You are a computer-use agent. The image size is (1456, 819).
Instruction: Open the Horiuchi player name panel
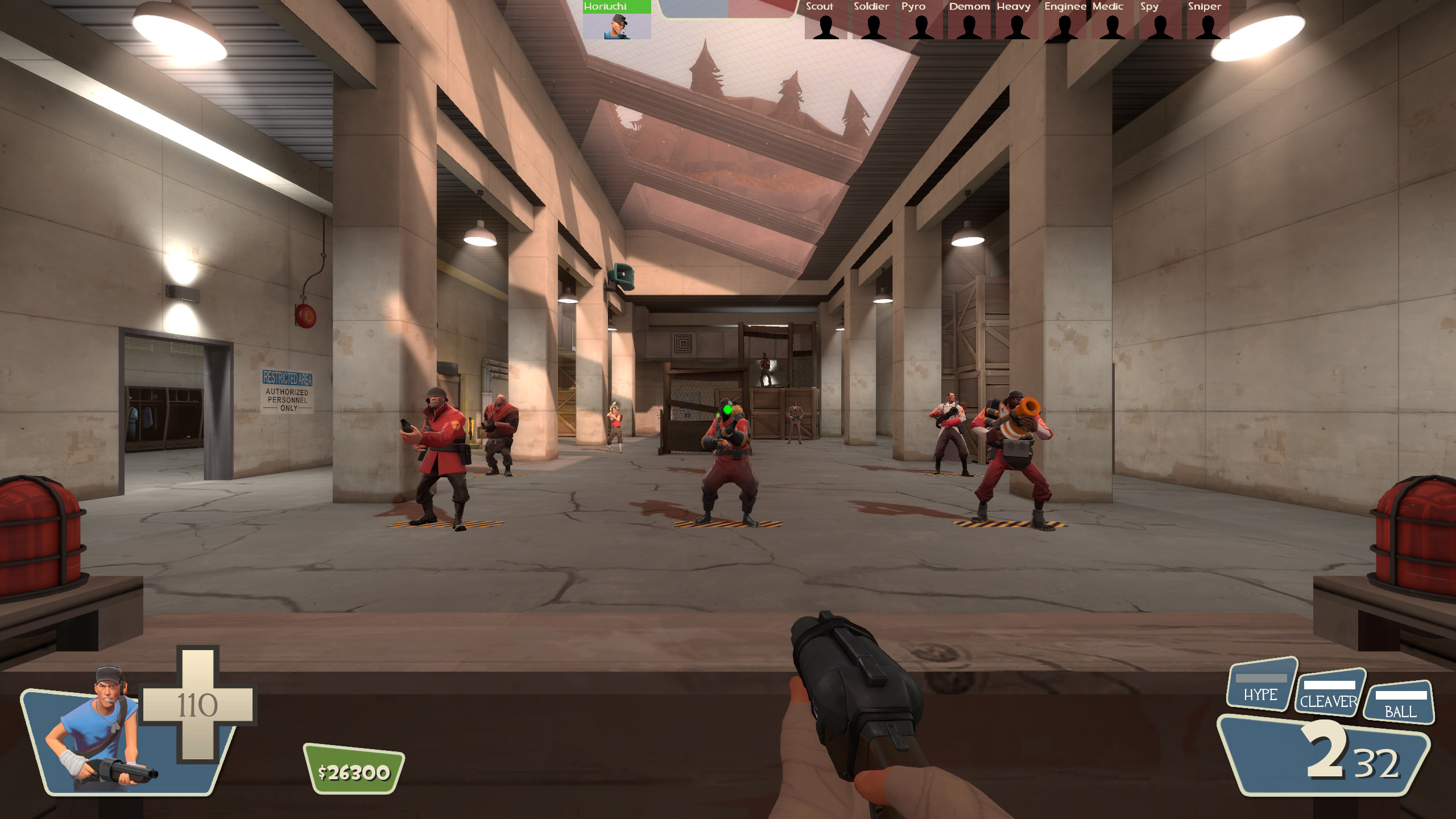[617, 7]
